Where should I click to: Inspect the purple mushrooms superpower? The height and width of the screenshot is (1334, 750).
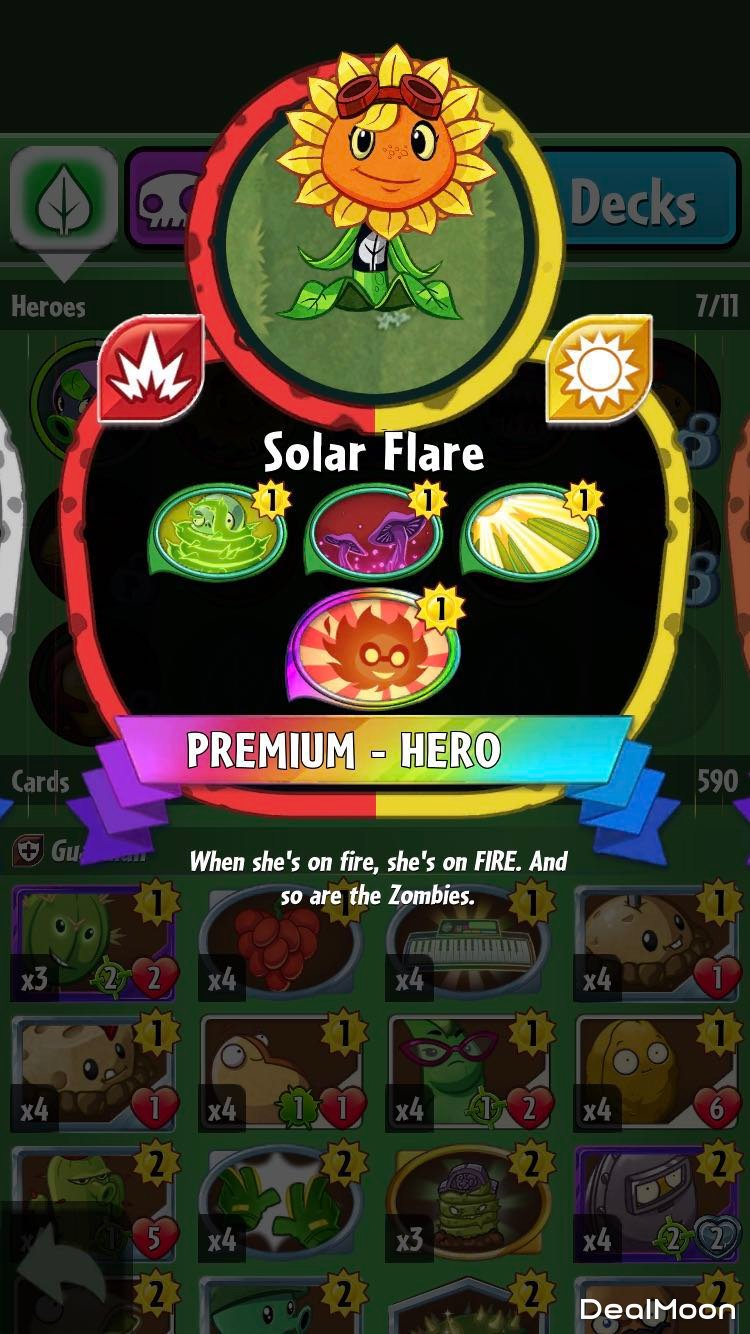pyautogui.click(x=375, y=533)
